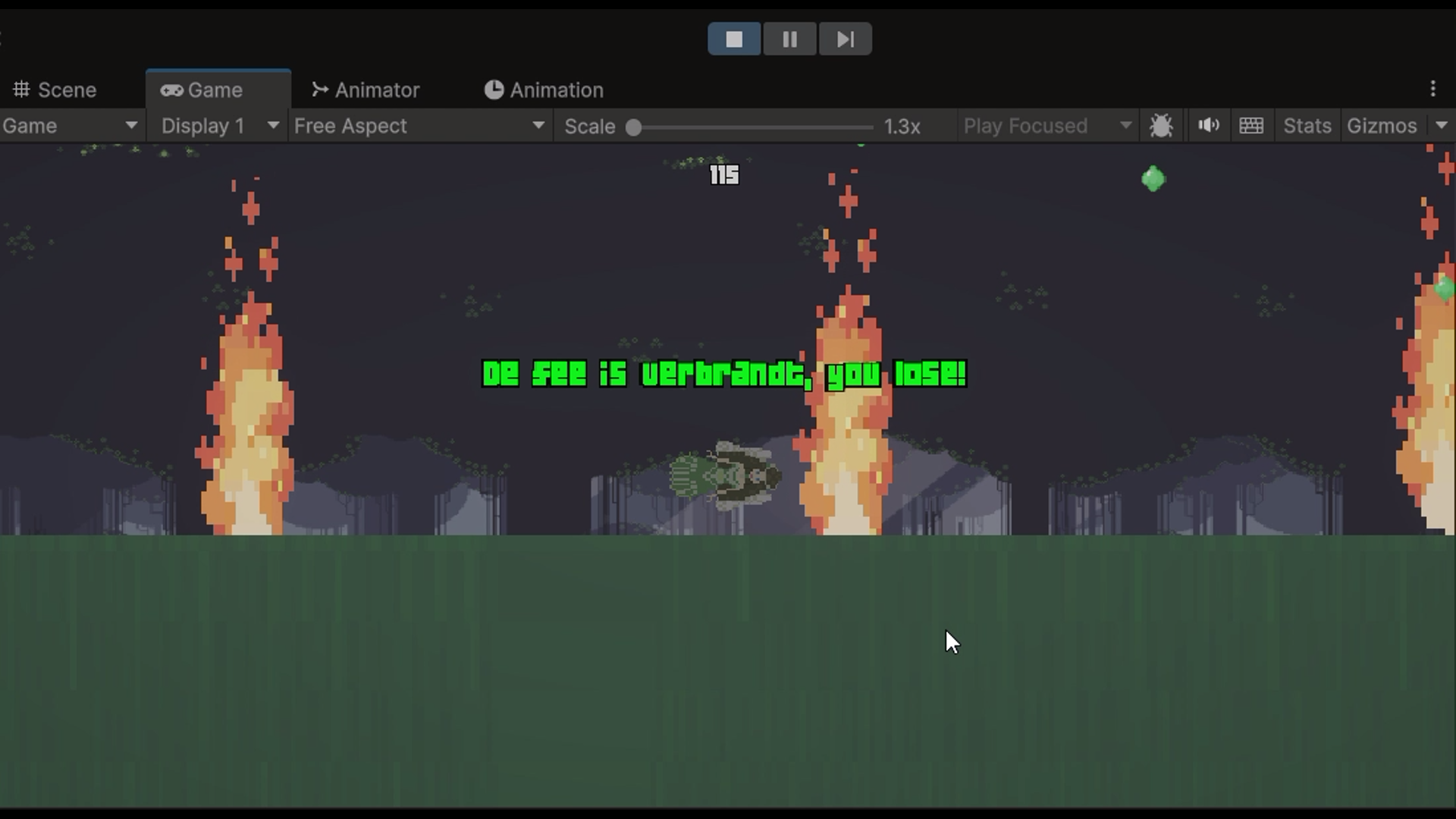
Task: Open the Display 1 selector dropdown
Action: [216, 126]
